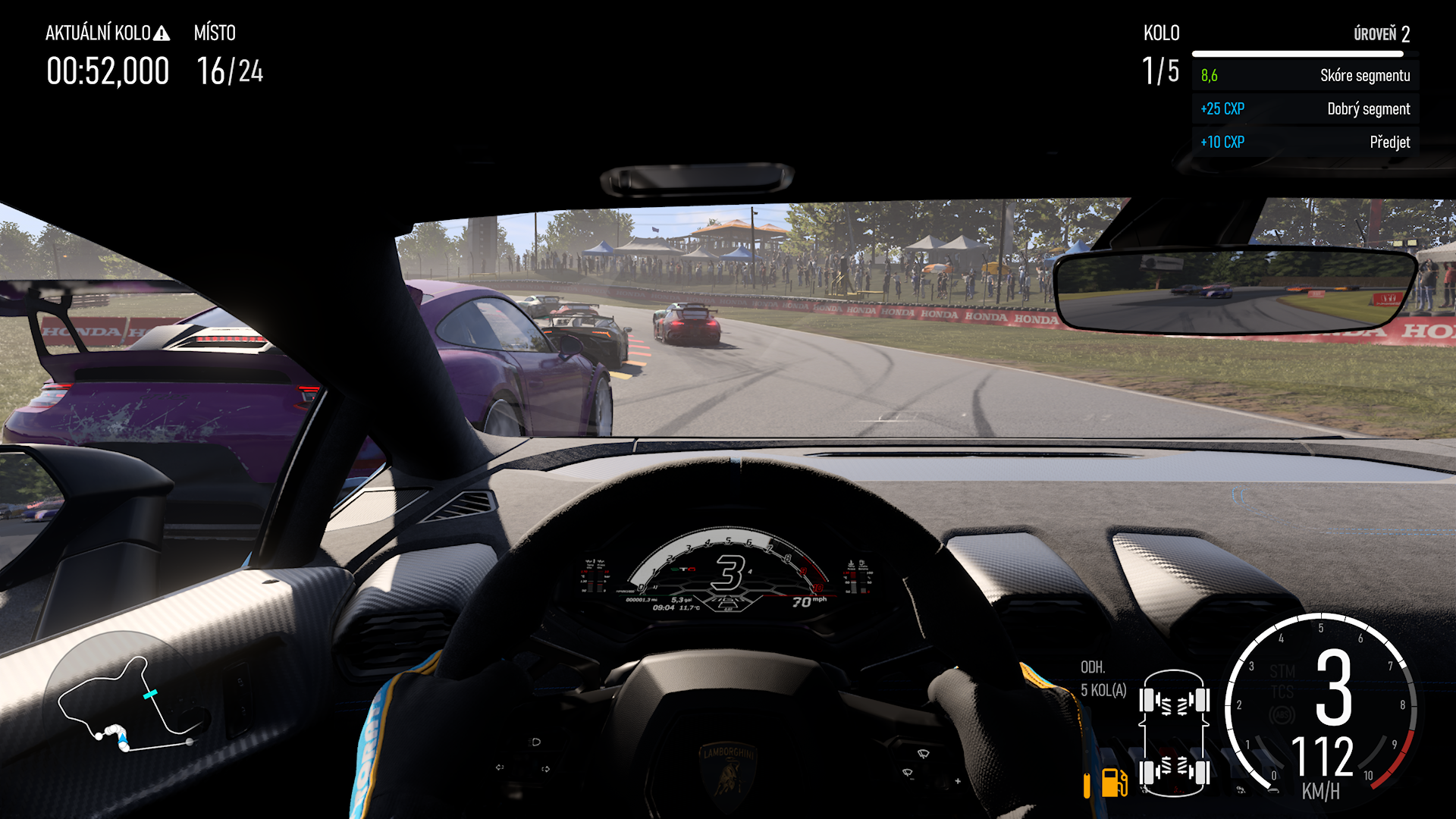Select the yellow fuel pump icon
This screenshot has height=819, width=1456.
point(1113,783)
